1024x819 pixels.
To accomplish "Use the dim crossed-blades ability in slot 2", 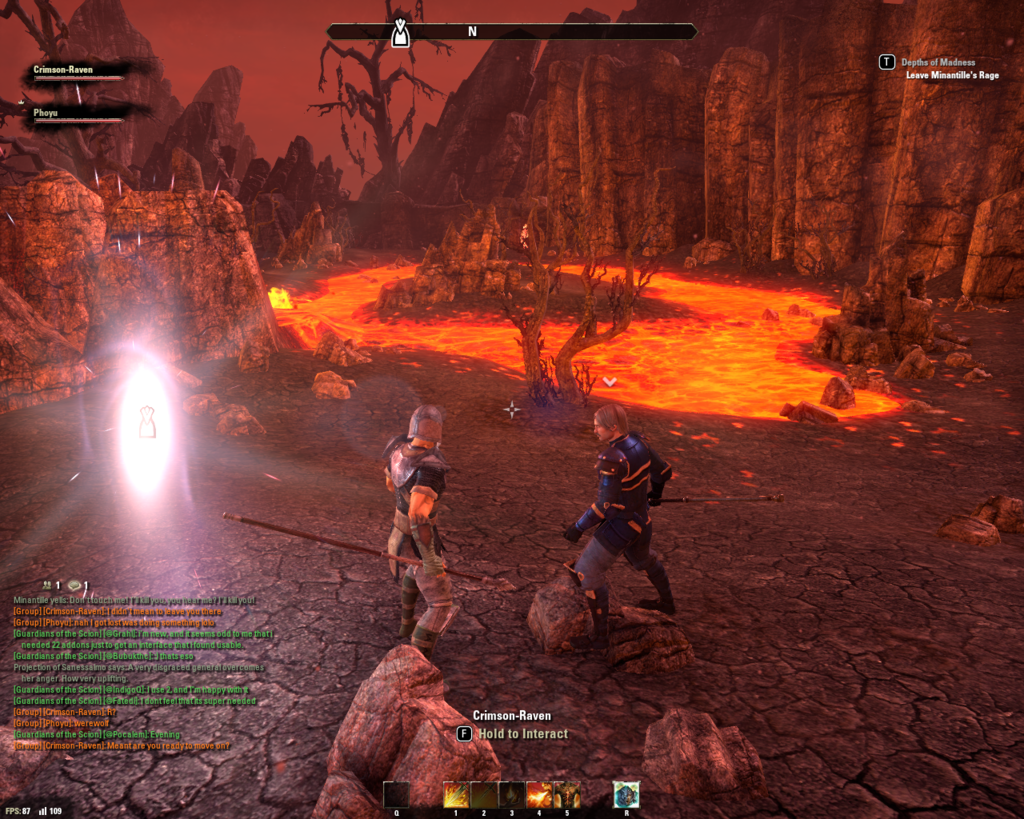I will tap(484, 795).
